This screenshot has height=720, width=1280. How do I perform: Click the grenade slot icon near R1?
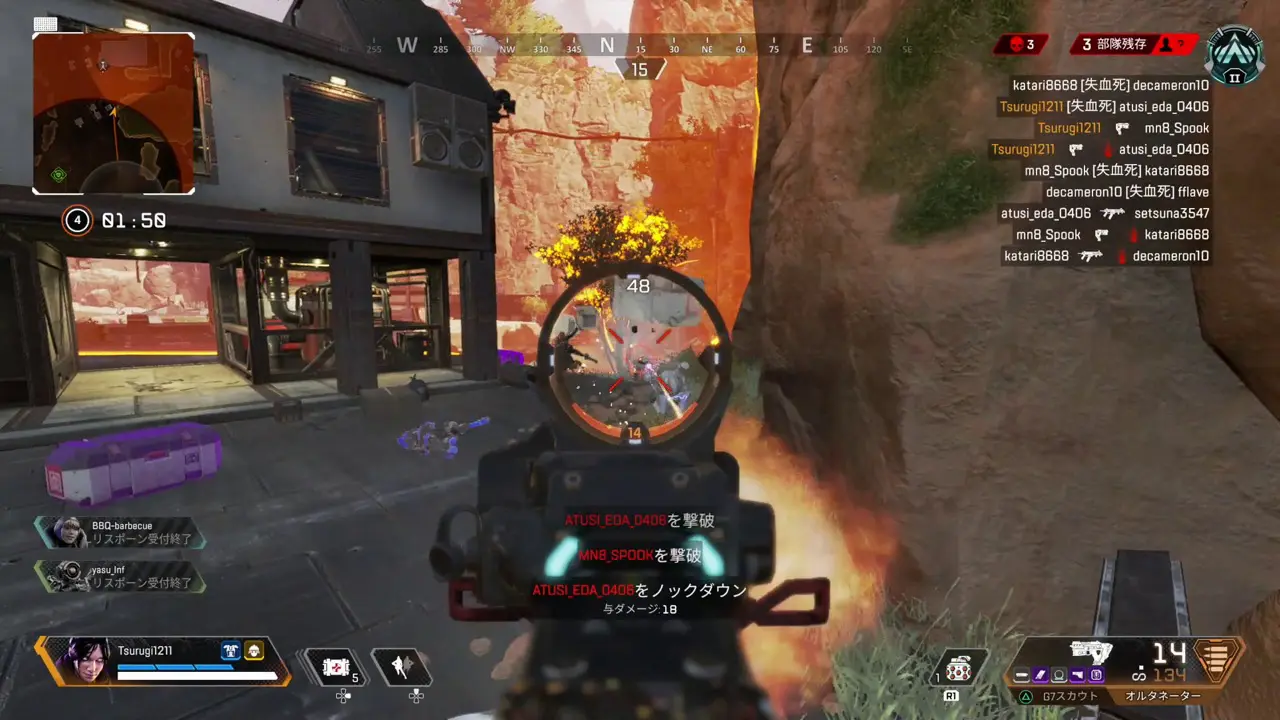pos(958,668)
